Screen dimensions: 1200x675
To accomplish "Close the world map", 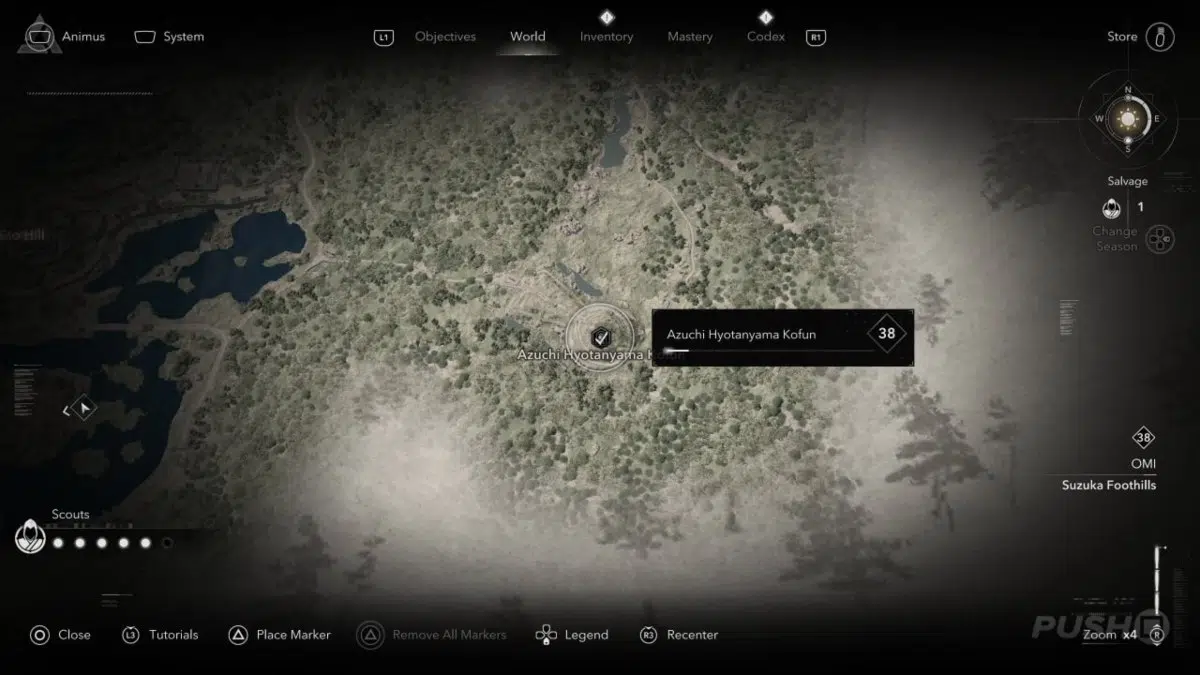I will point(60,634).
